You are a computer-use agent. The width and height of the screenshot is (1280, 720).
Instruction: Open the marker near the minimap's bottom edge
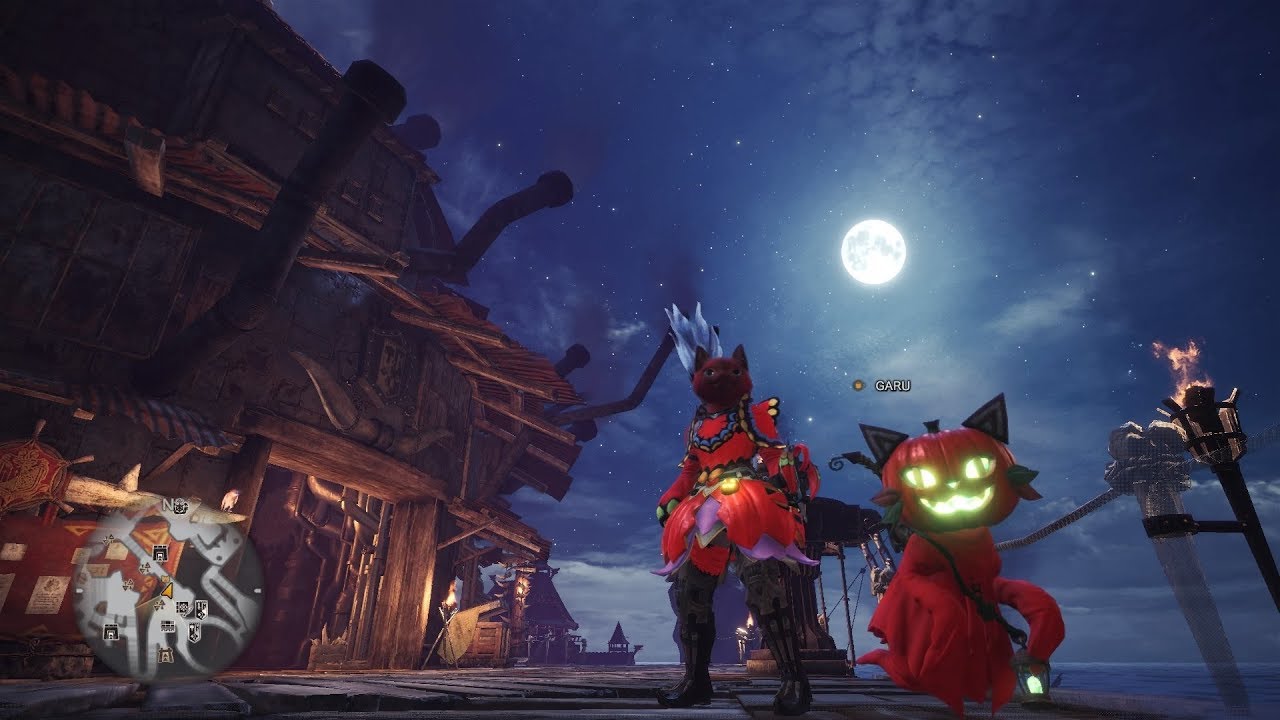click(x=167, y=654)
